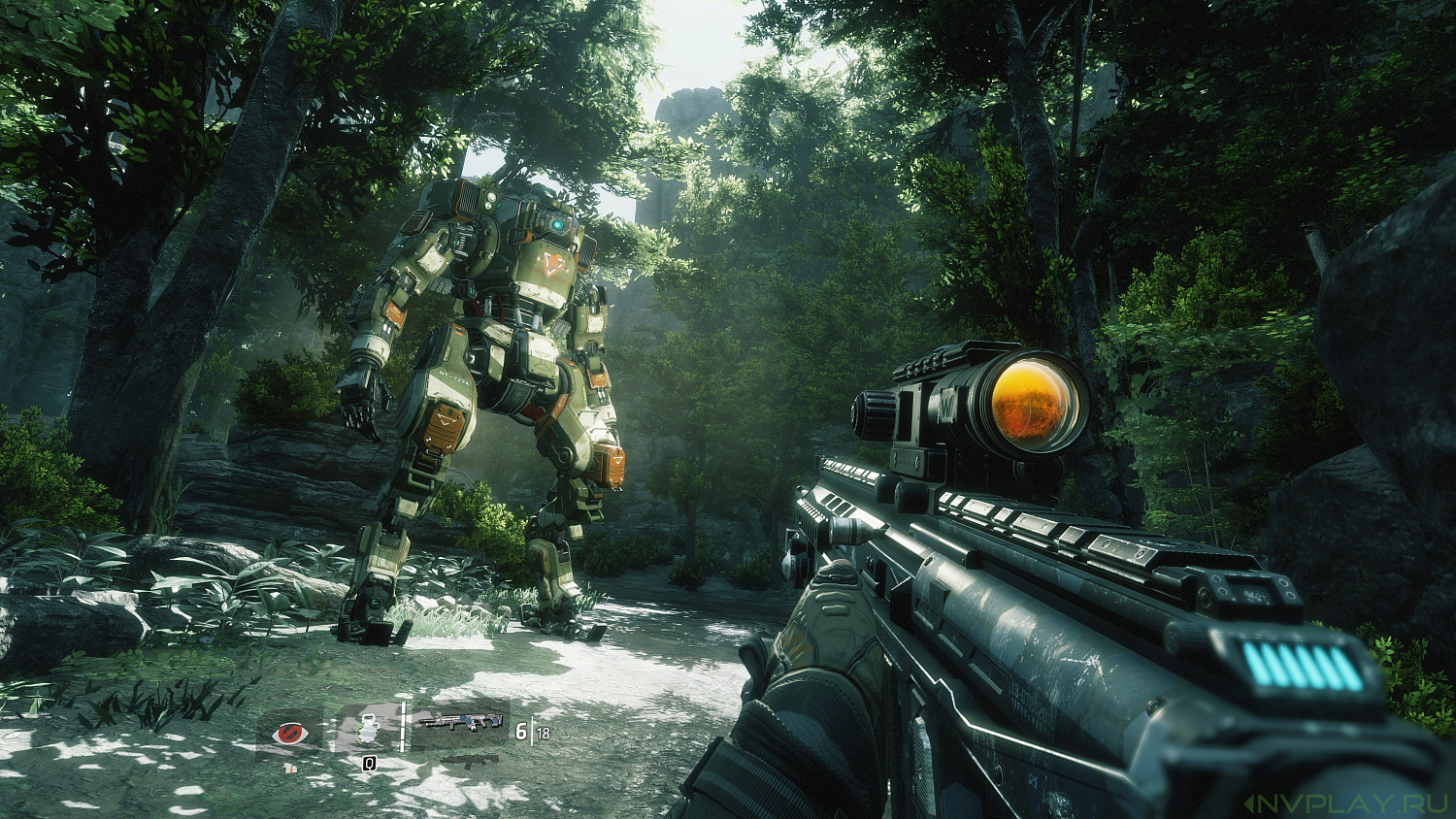Expand the ammo counter showing 6
The width and height of the screenshot is (1456, 819).
pyautogui.click(x=522, y=732)
